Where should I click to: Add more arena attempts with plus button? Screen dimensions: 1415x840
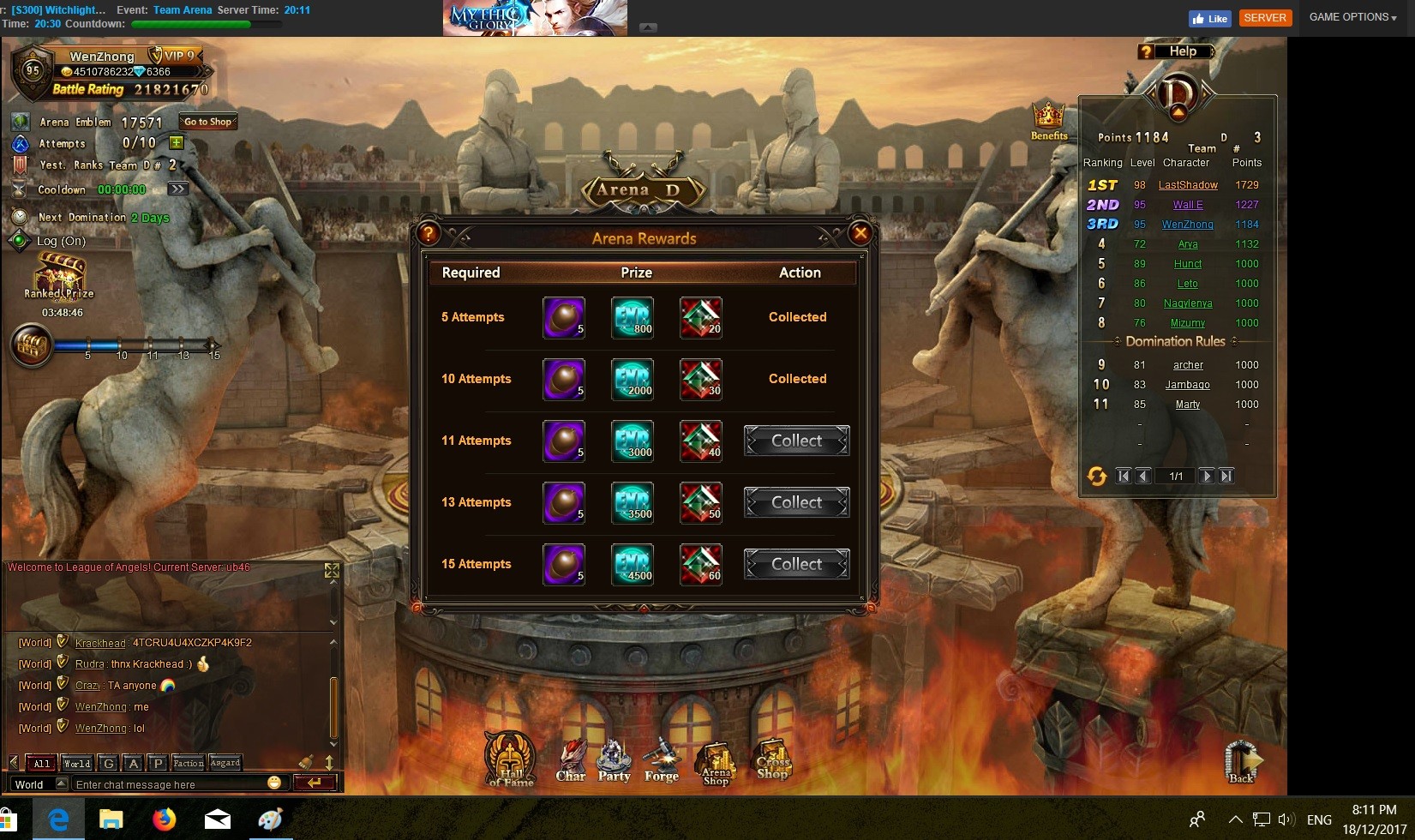coord(176,143)
